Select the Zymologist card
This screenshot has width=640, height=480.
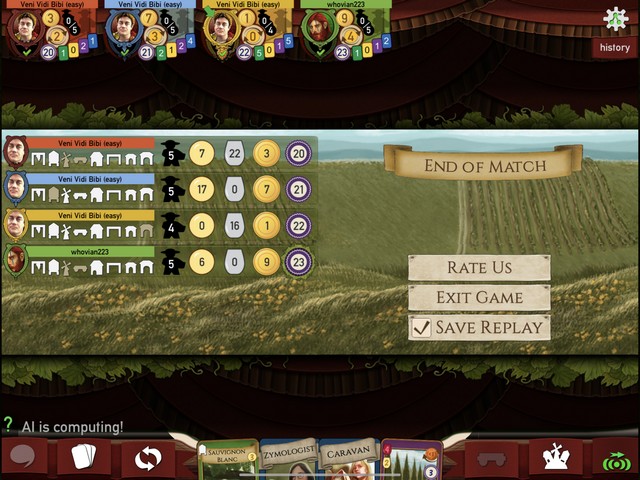[x=289, y=460]
